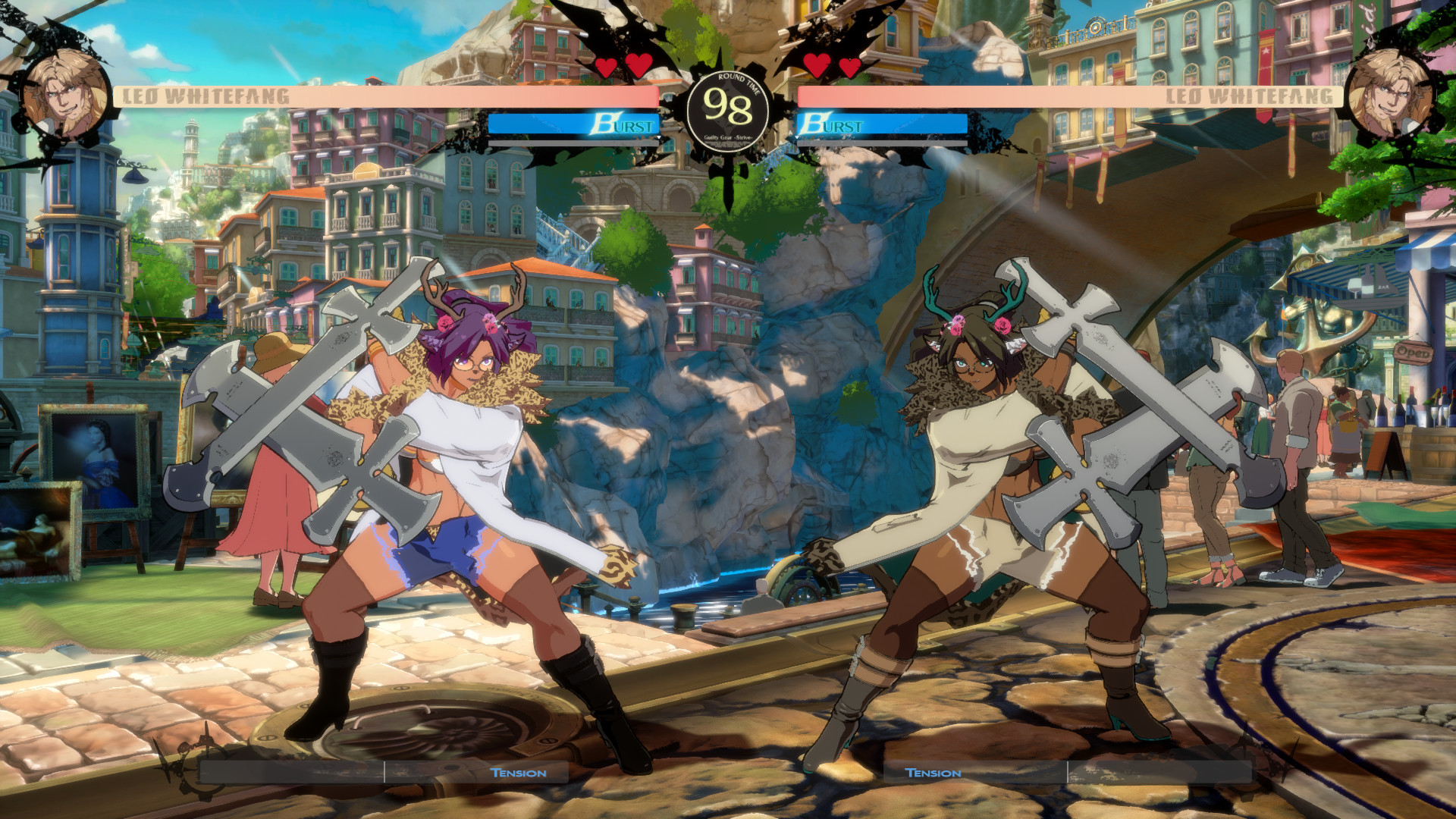Click the BURST text on the left gauge
The width and height of the screenshot is (1456, 819).
[x=626, y=125]
